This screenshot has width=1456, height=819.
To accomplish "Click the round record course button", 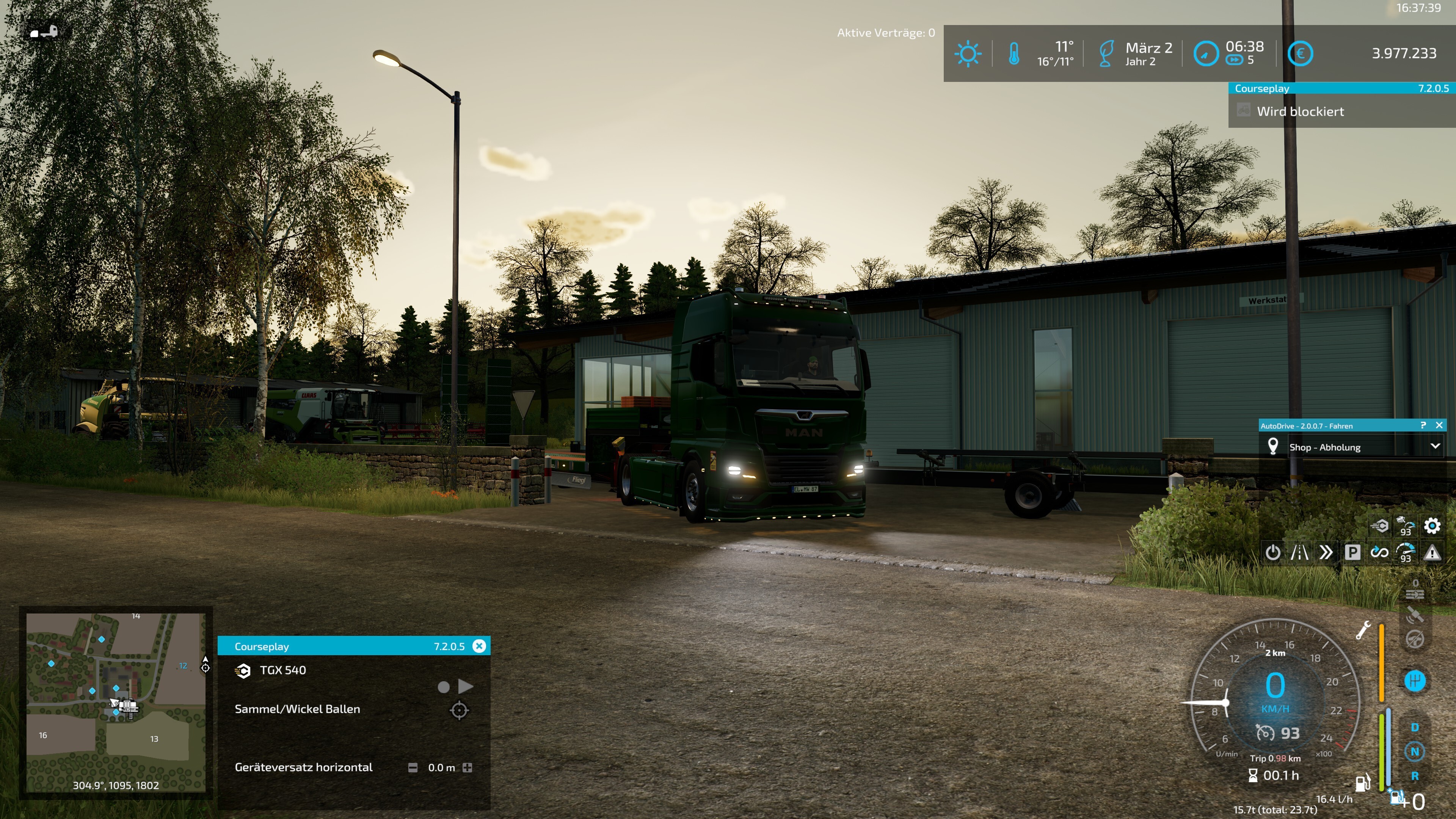I will (444, 687).
